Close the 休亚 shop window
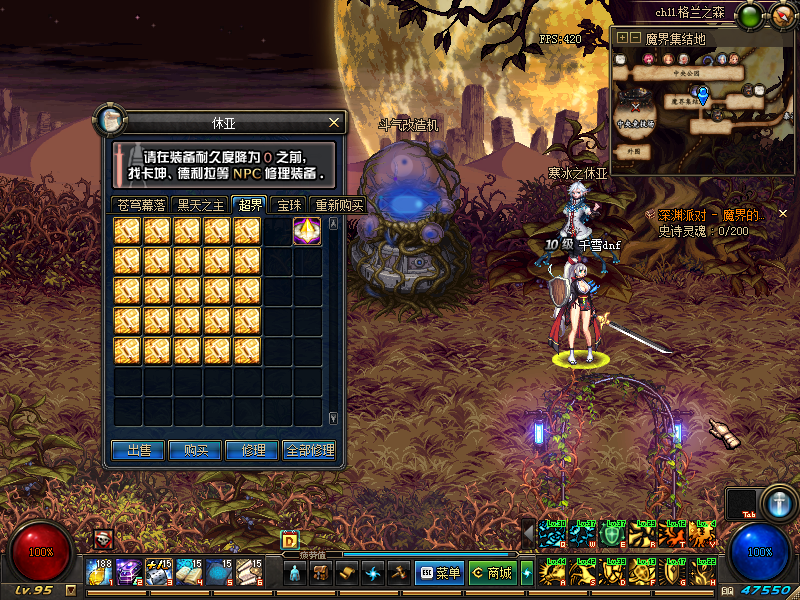800x600 pixels. (x=335, y=123)
